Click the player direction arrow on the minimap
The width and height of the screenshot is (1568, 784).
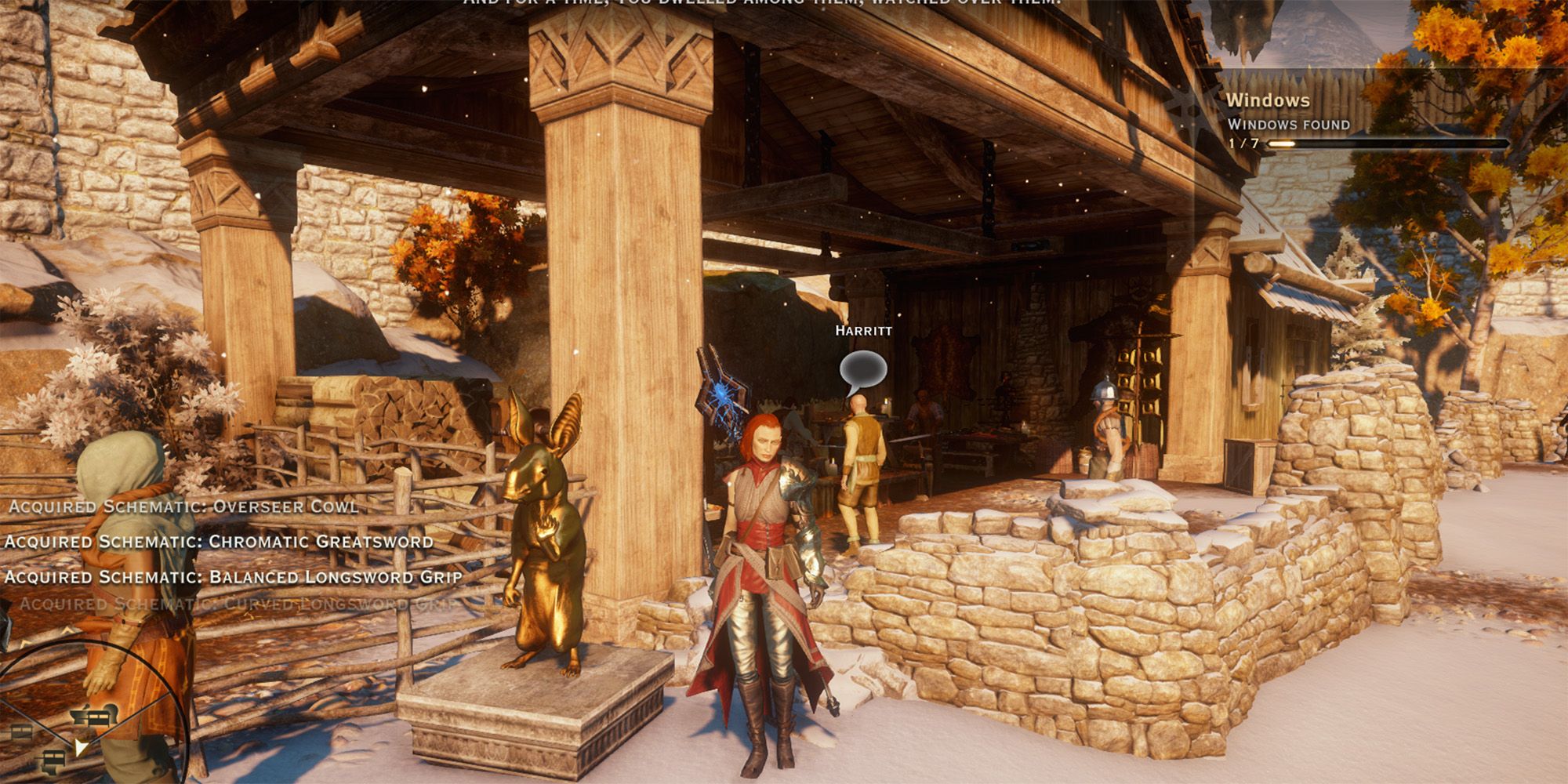coord(82,747)
